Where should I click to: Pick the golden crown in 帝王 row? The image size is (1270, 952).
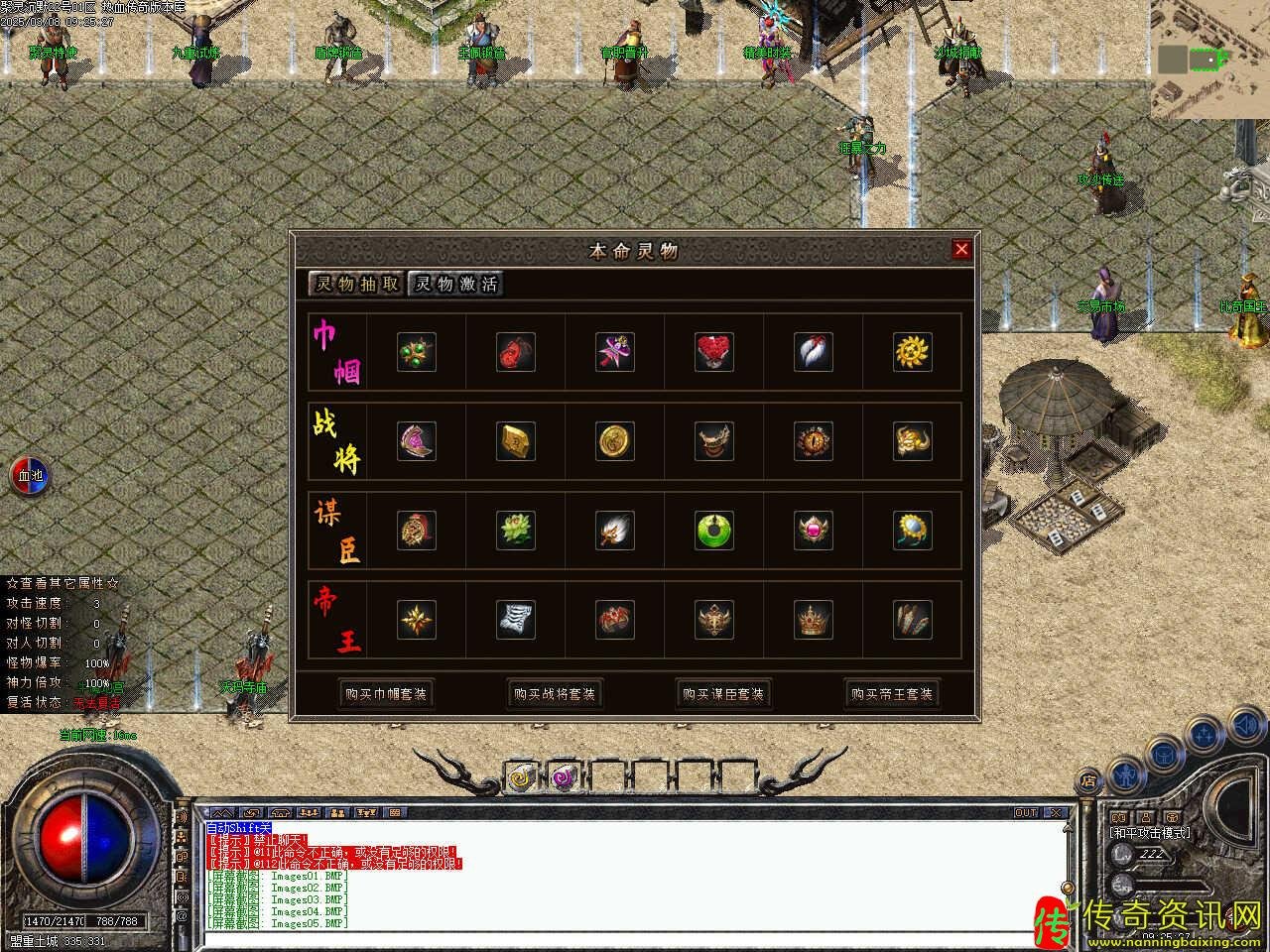pos(814,620)
